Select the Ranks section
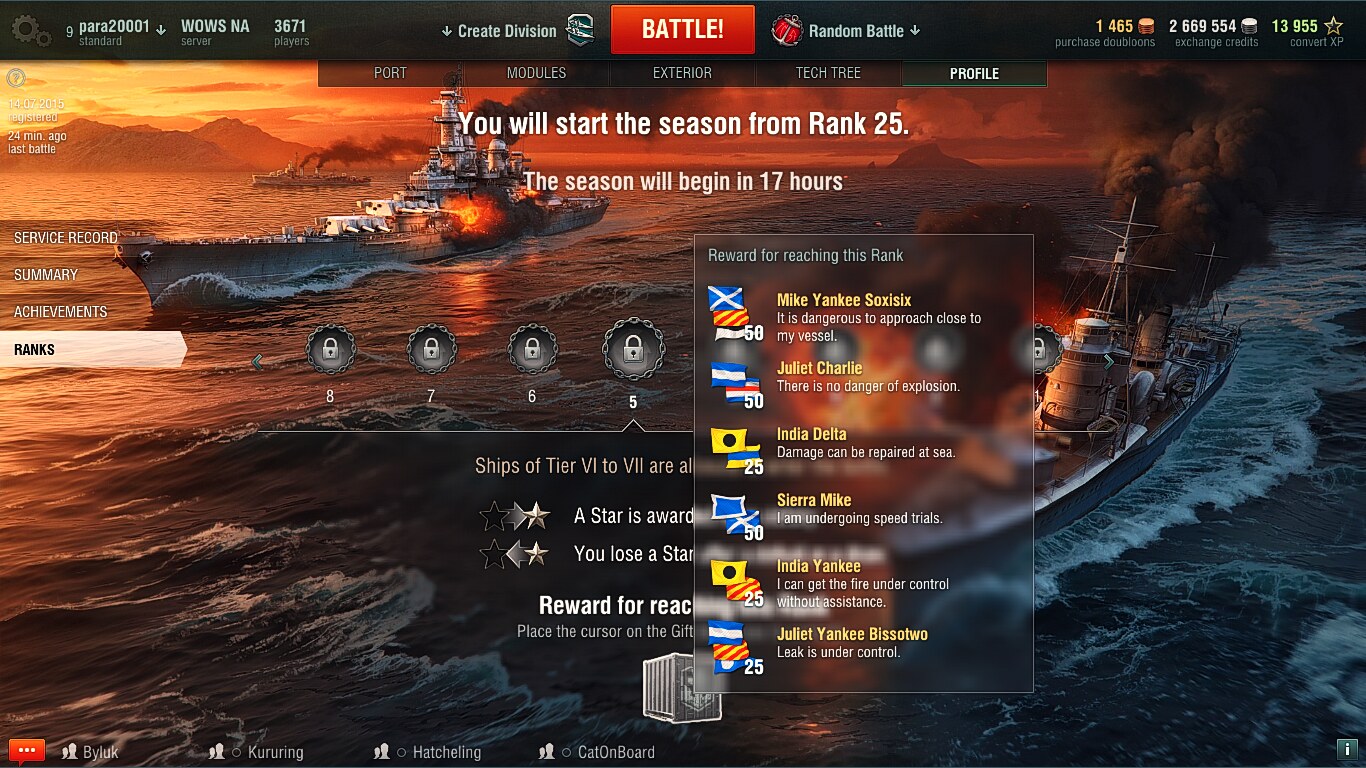This screenshot has width=1366, height=768. [35, 350]
